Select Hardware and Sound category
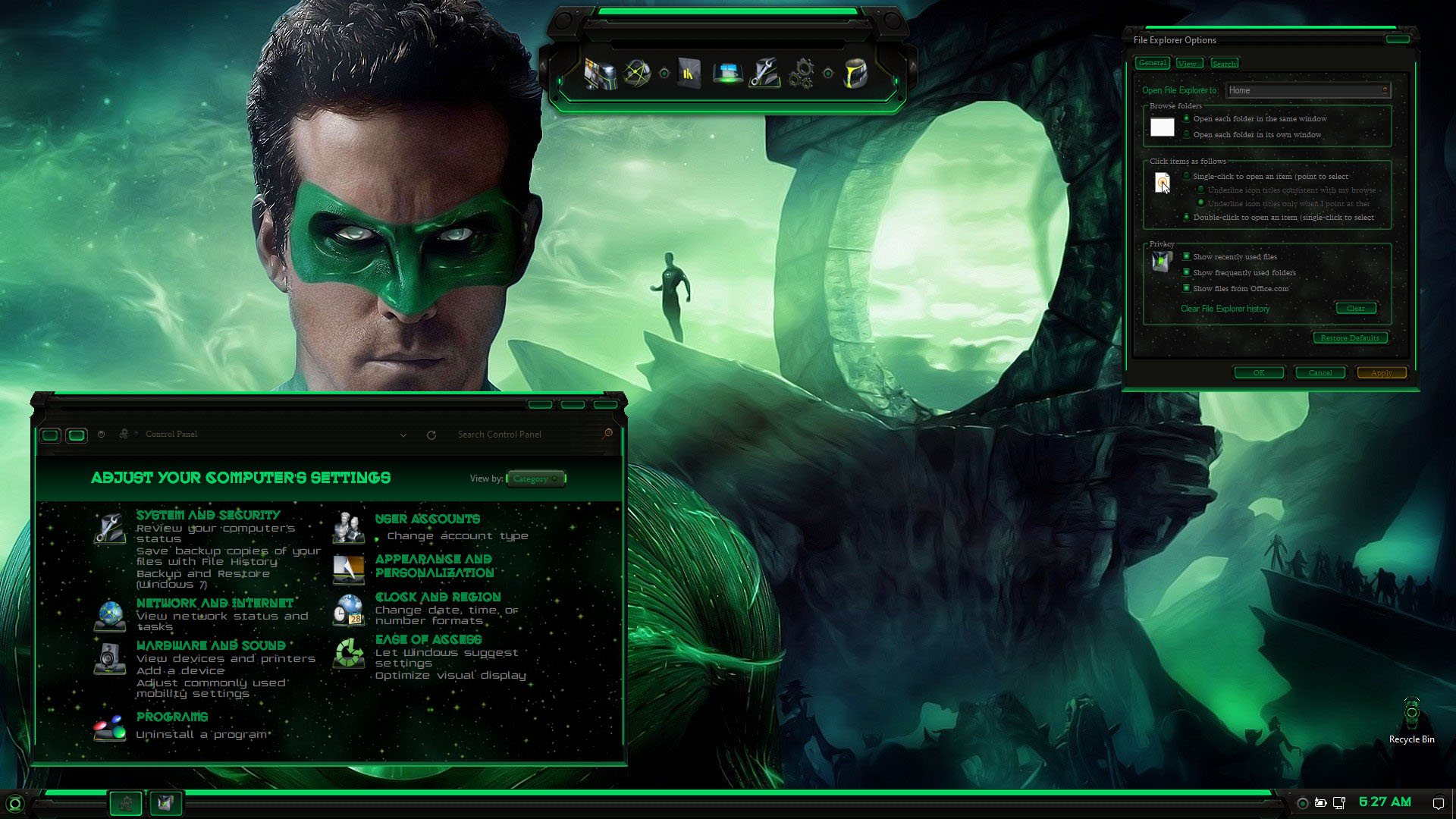Viewport: 1456px width, 819px height. click(x=211, y=645)
